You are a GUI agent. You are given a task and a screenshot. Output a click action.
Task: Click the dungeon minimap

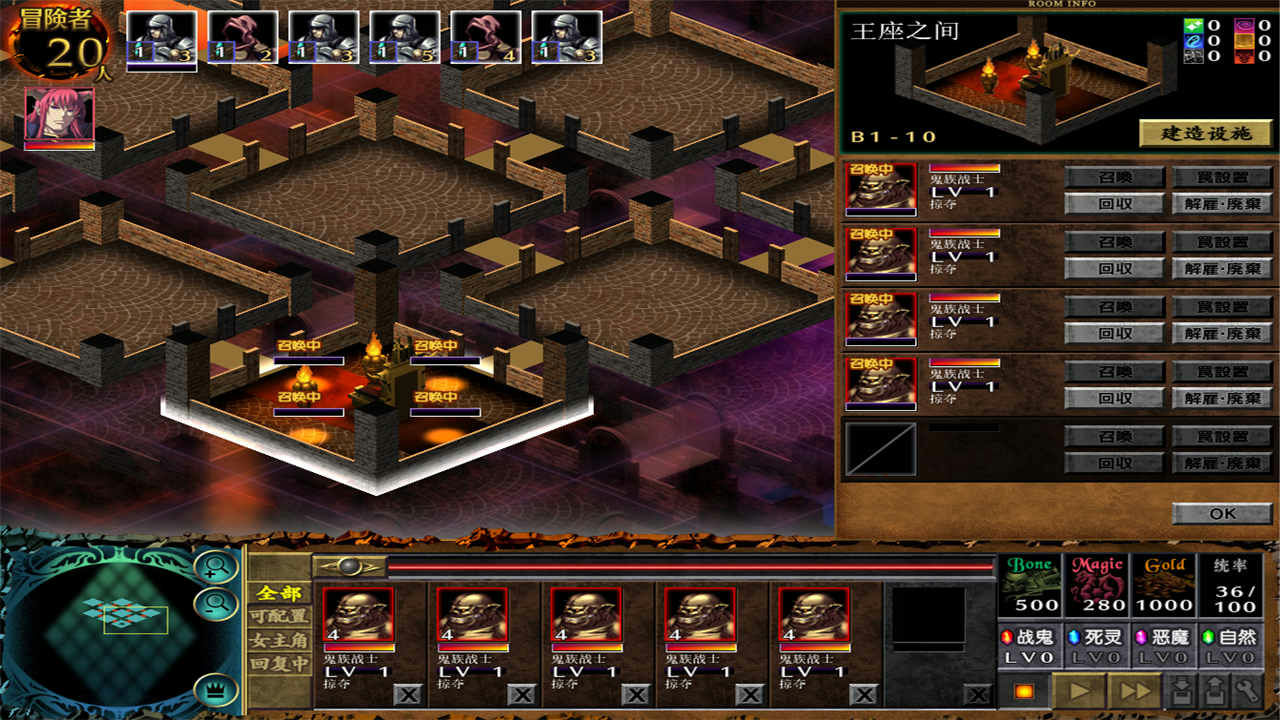click(118, 618)
